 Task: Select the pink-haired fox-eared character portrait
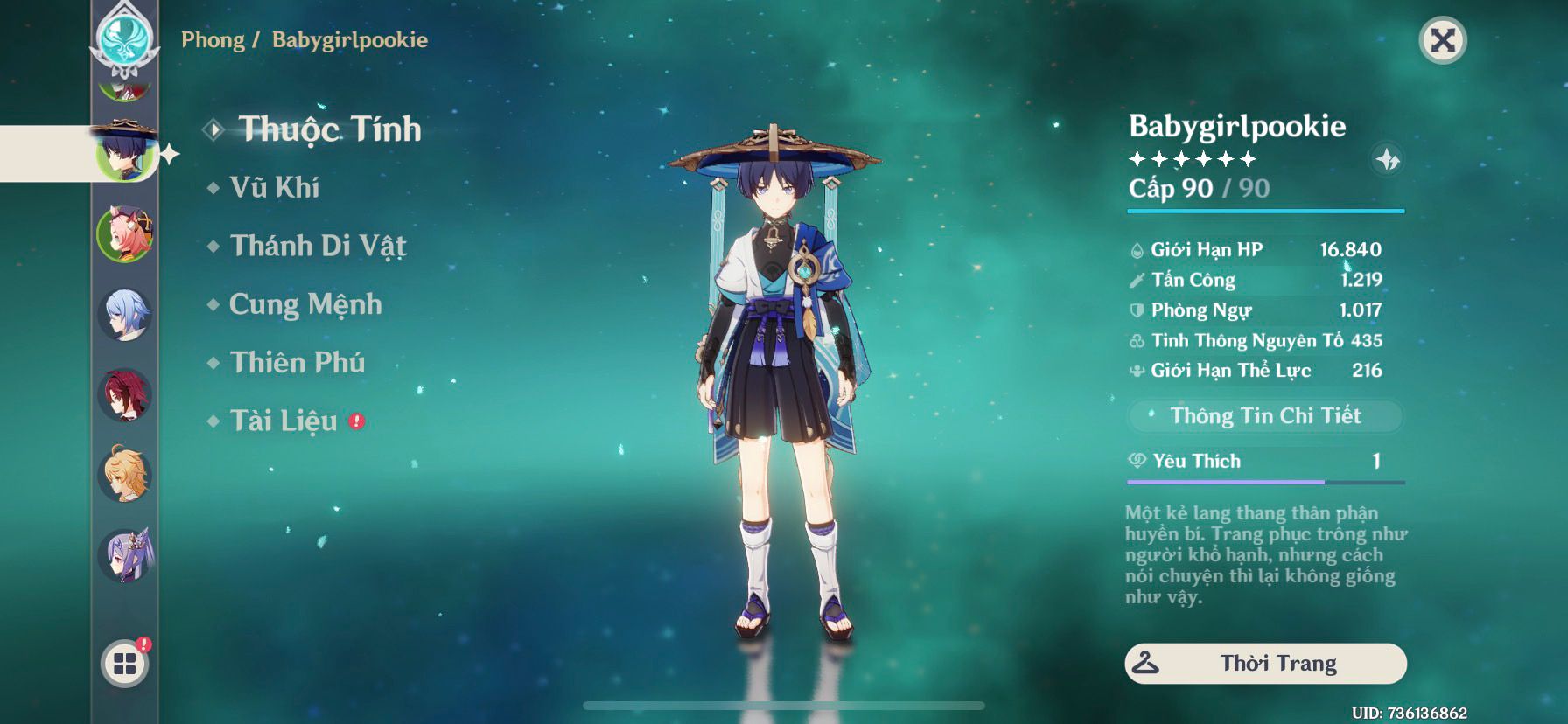124,233
